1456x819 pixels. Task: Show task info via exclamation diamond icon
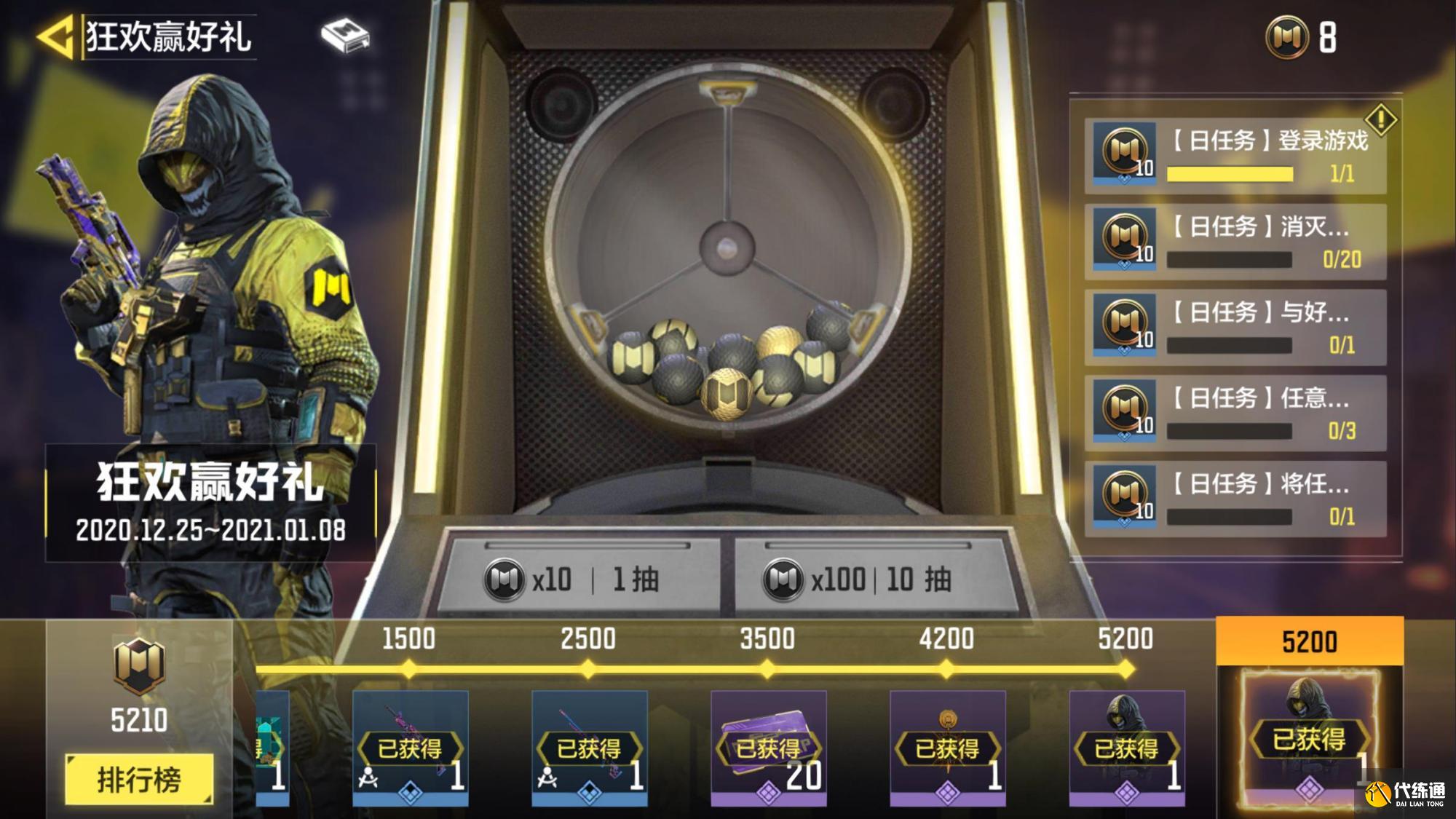click(x=1380, y=119)
